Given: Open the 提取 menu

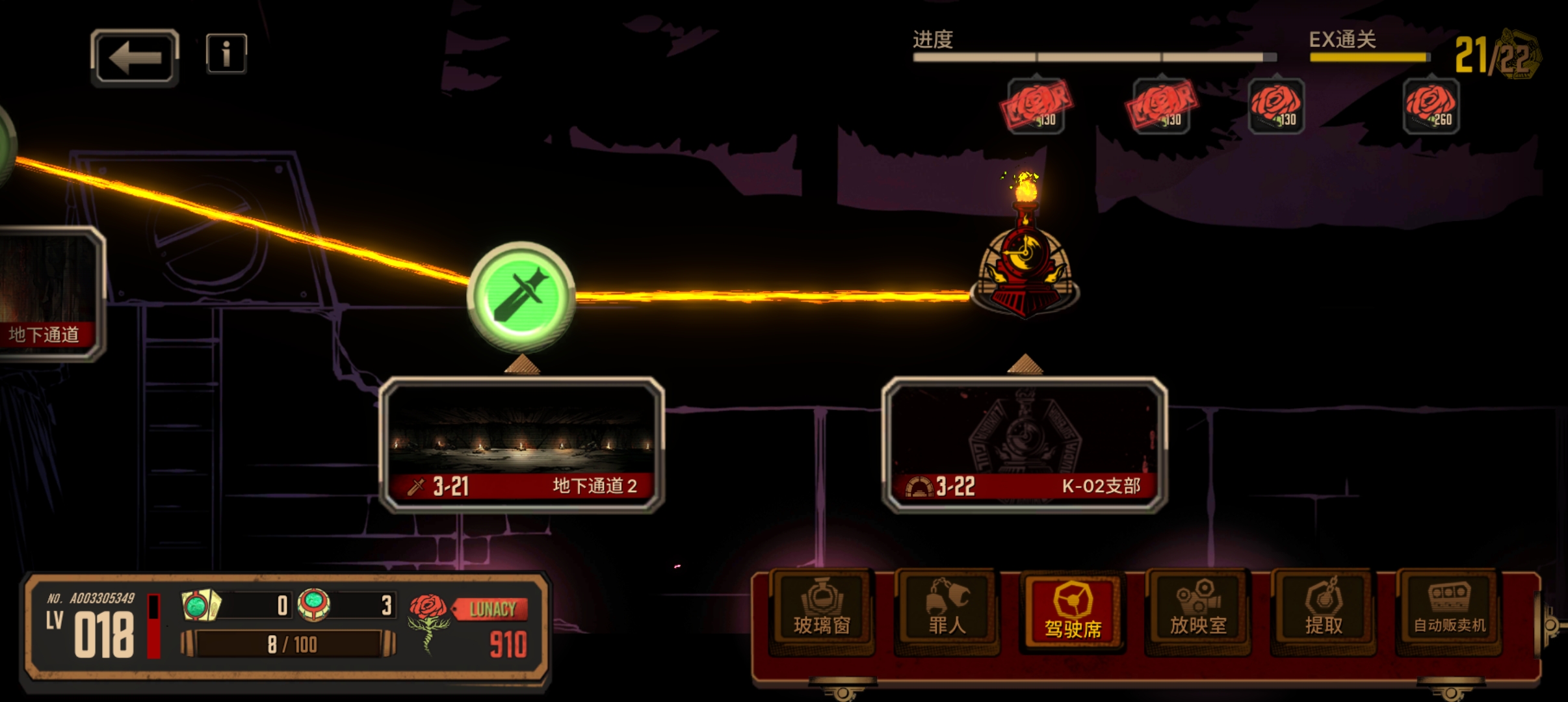Looking at the screenshot, I should [1324, 611].
